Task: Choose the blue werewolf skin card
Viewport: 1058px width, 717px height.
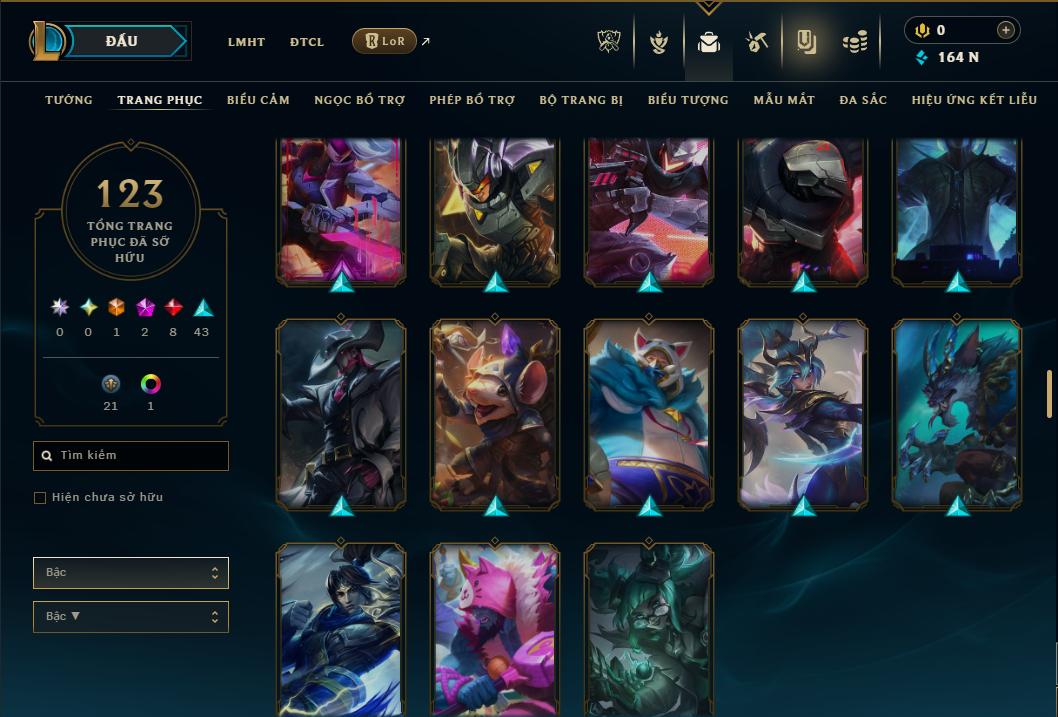Action: click(957, 413)
